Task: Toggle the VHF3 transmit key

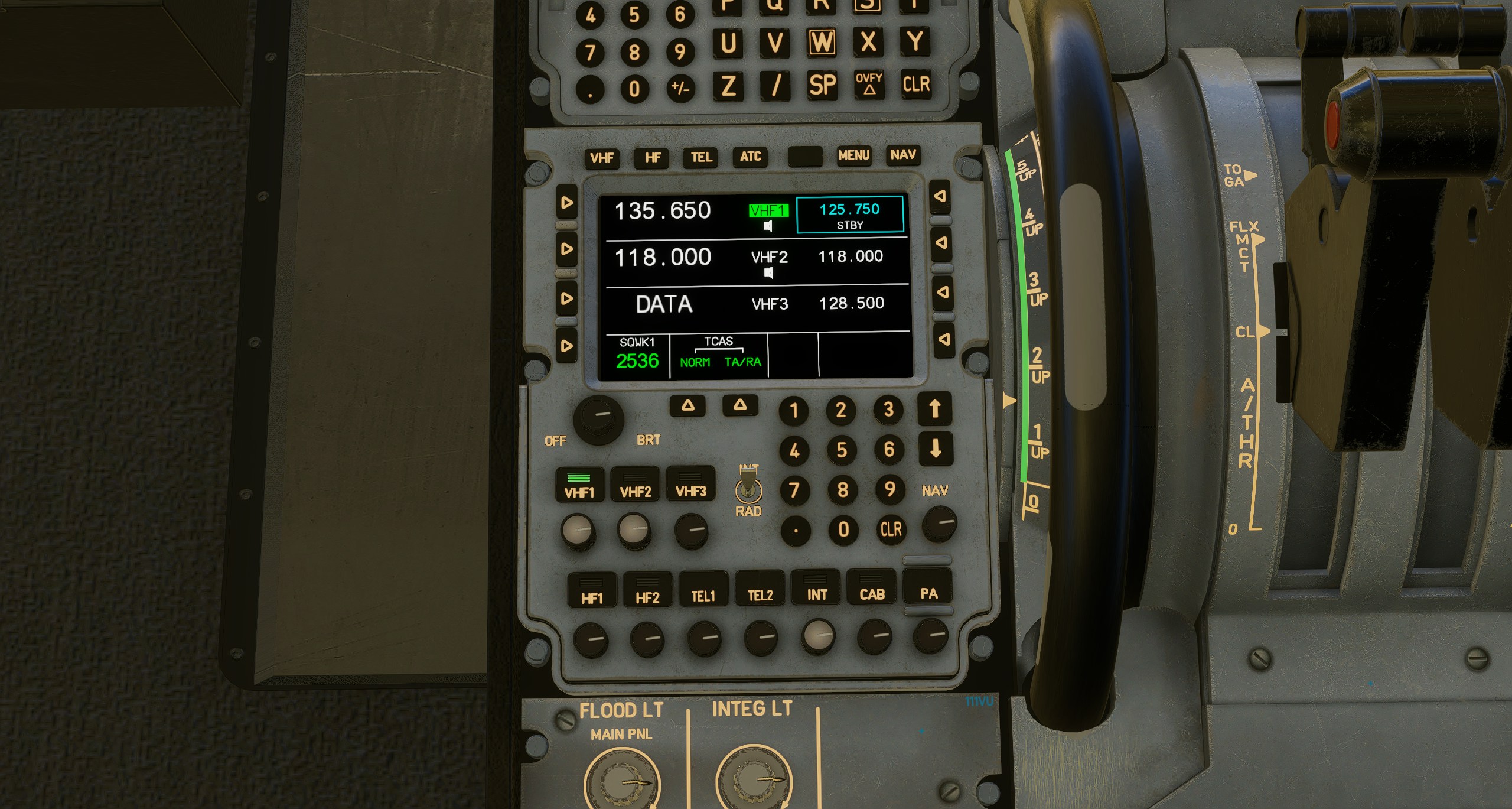Action: coord(690,485)
